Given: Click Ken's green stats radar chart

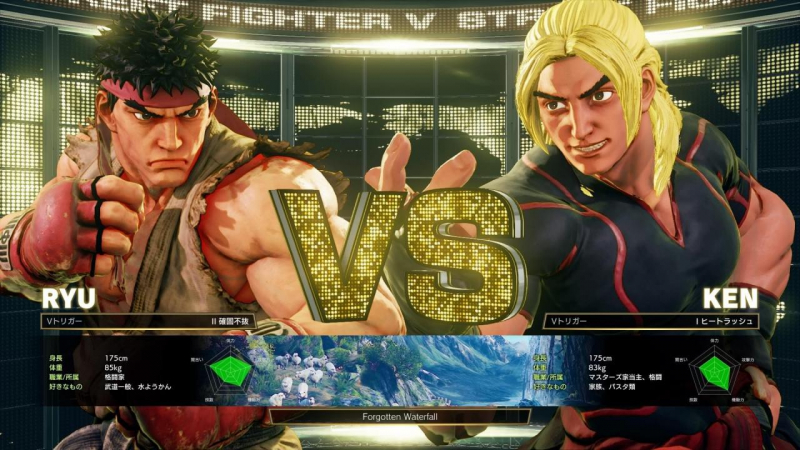Looking at the screenshot, I should click(x=714, y=372).
